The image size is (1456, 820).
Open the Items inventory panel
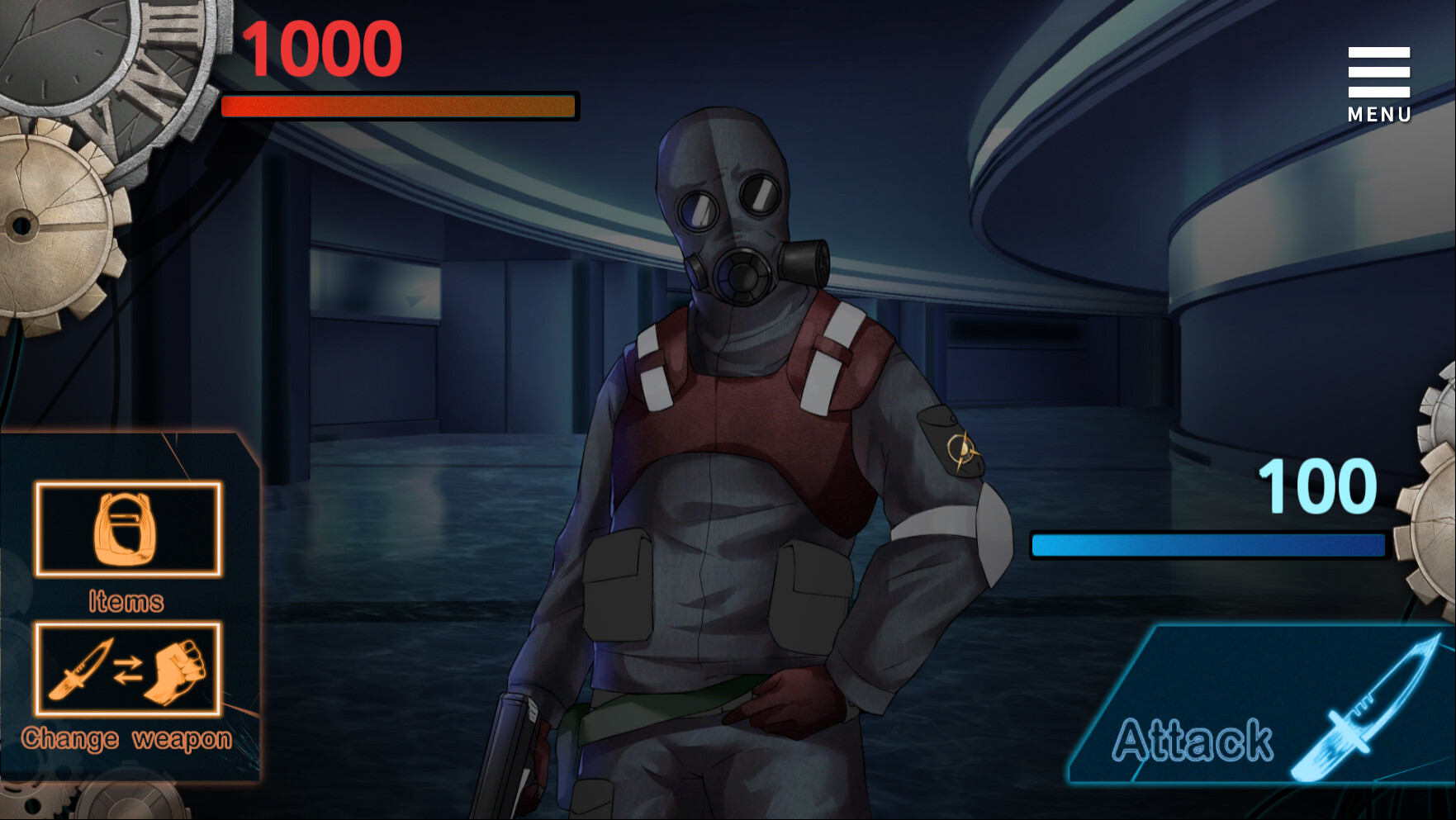pos(127,530)
